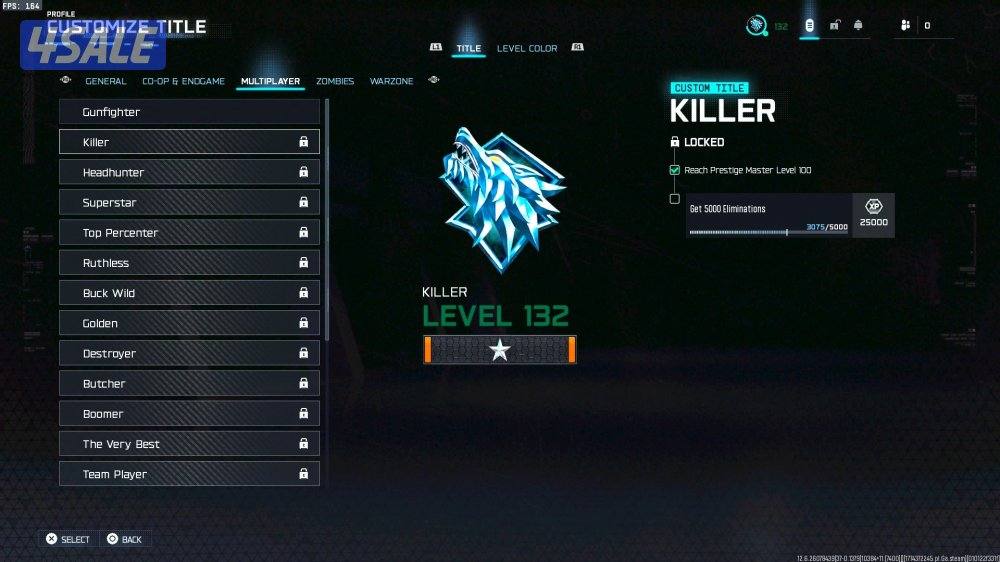Open the Co-op & Endgame category

click(183, 81)
